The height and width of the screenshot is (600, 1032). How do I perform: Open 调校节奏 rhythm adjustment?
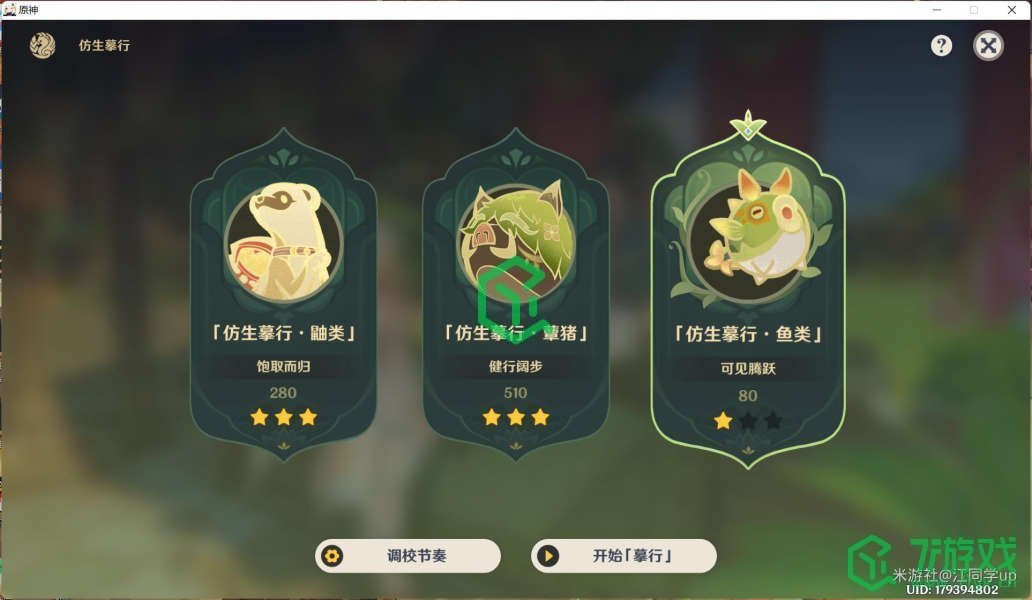coord(408,556)
